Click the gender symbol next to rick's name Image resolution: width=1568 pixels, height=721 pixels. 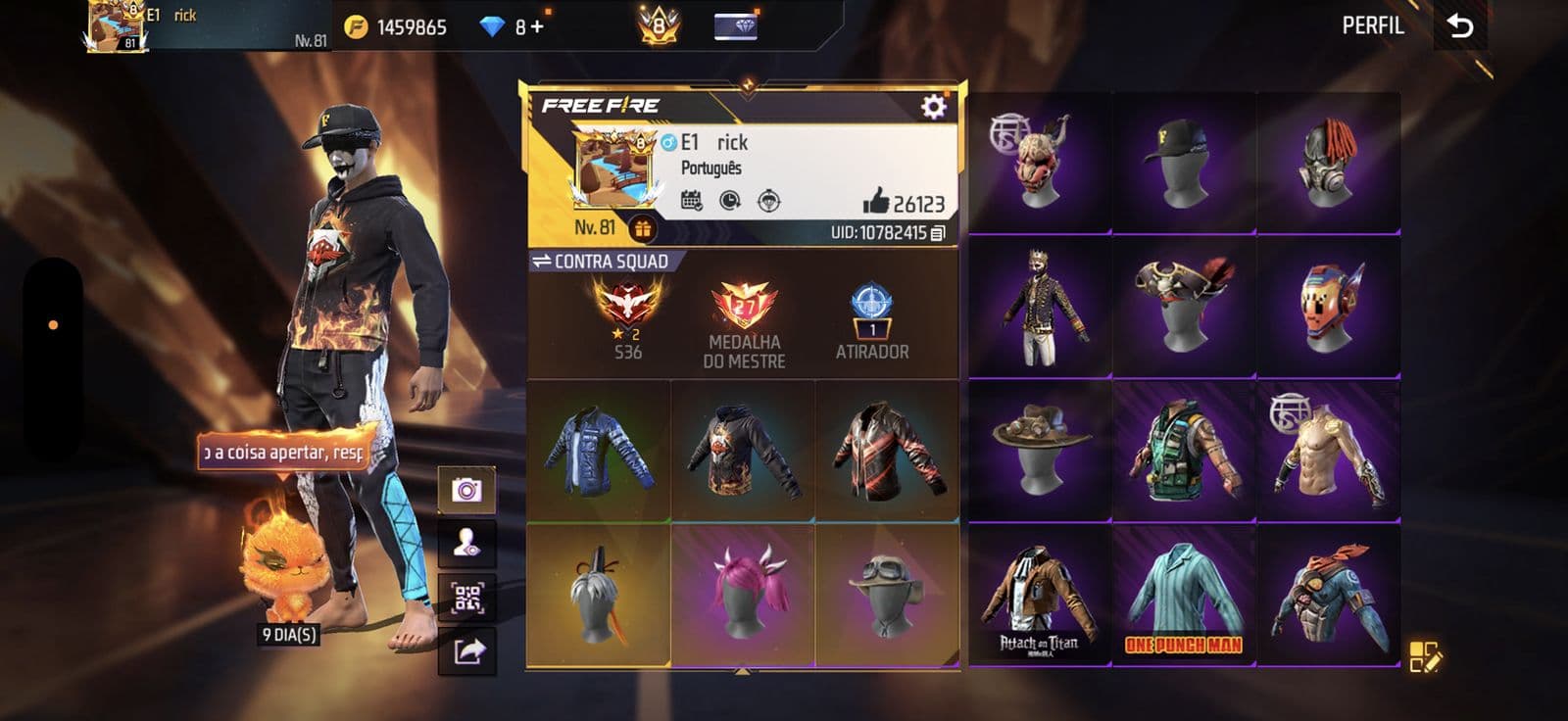tap(669, 142)
